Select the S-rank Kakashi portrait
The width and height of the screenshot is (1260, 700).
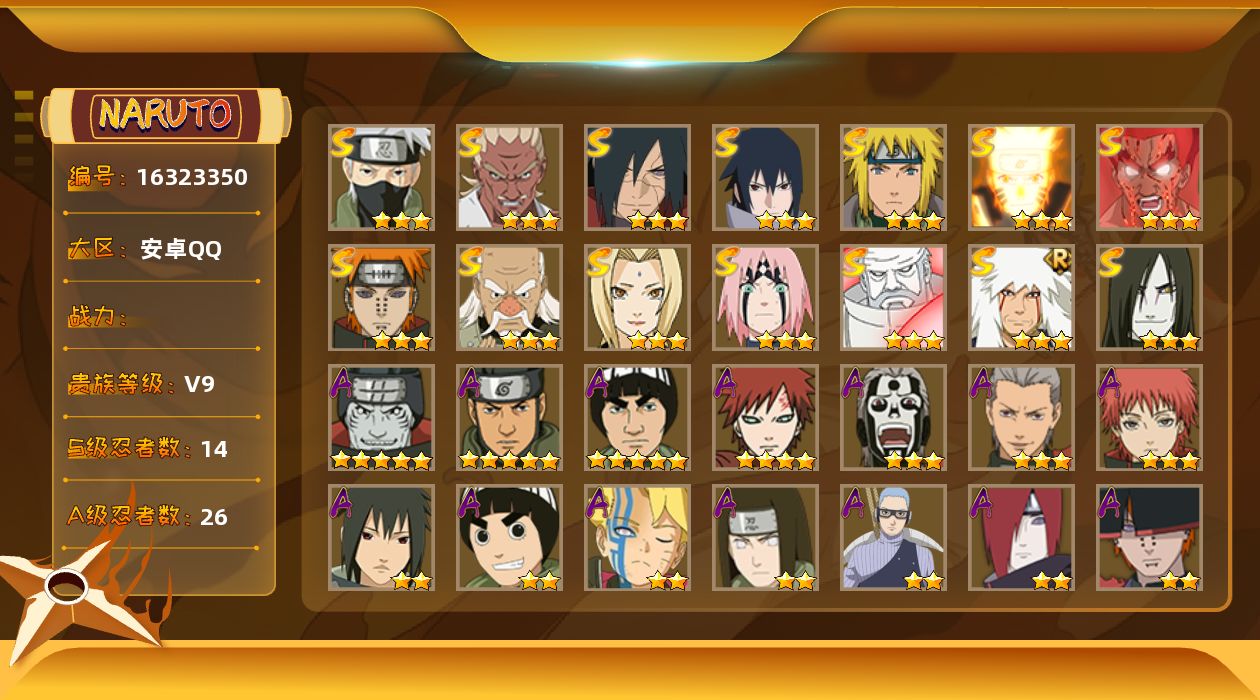[381, 177]
